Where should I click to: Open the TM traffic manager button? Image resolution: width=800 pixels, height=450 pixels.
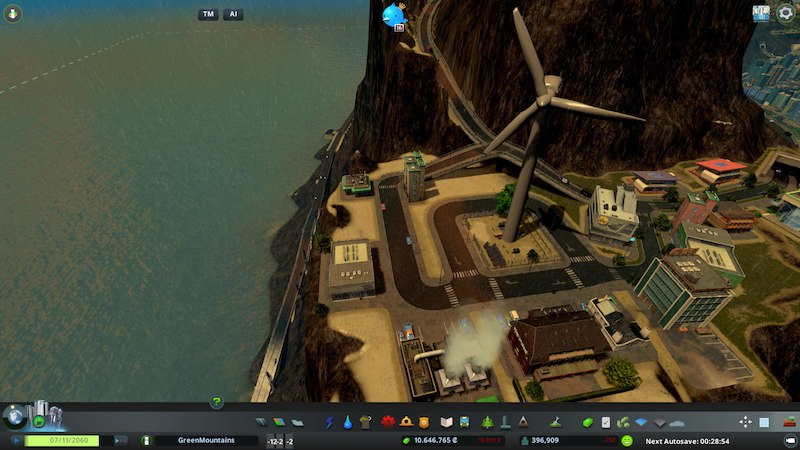(208, 15)
